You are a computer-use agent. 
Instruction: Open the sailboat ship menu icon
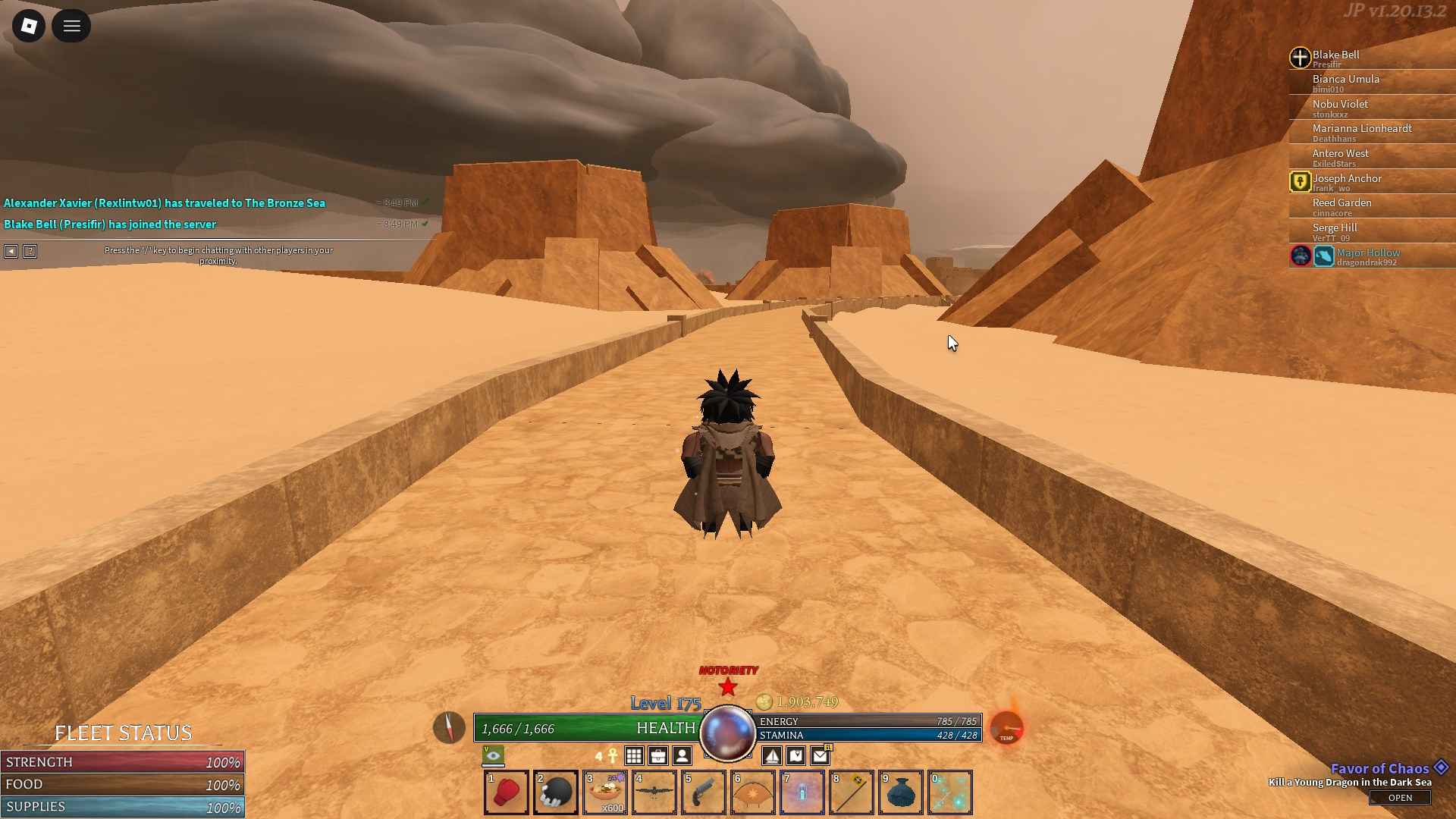pyautogui.click(x=772, y=756)
